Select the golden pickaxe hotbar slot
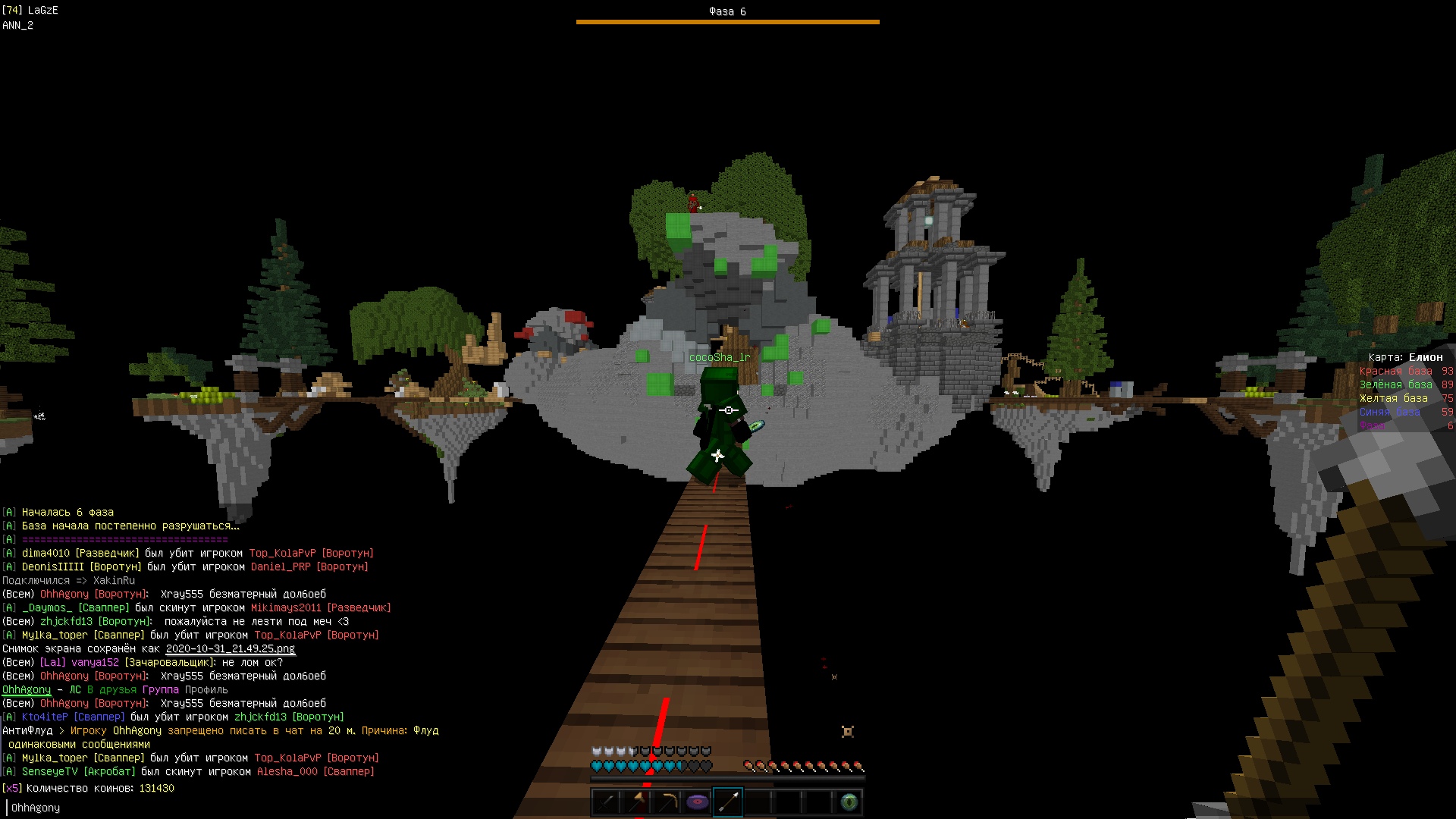The height and width of the screenshot is (819, 1456). point(667,802)
